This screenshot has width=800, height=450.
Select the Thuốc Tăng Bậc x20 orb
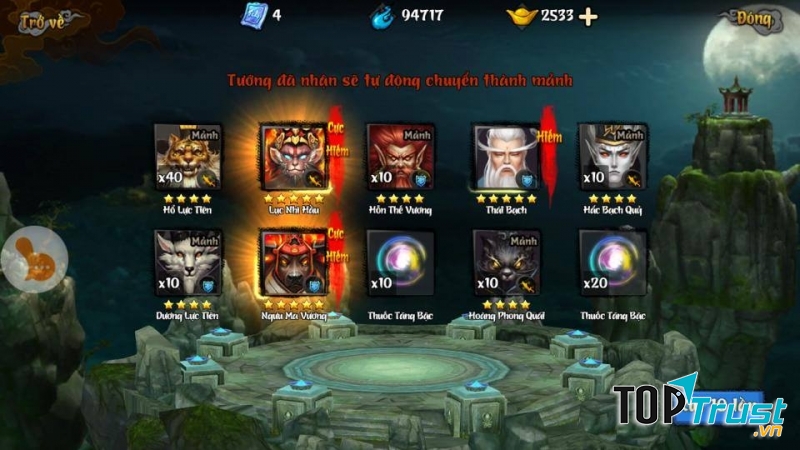coord(612,263)
